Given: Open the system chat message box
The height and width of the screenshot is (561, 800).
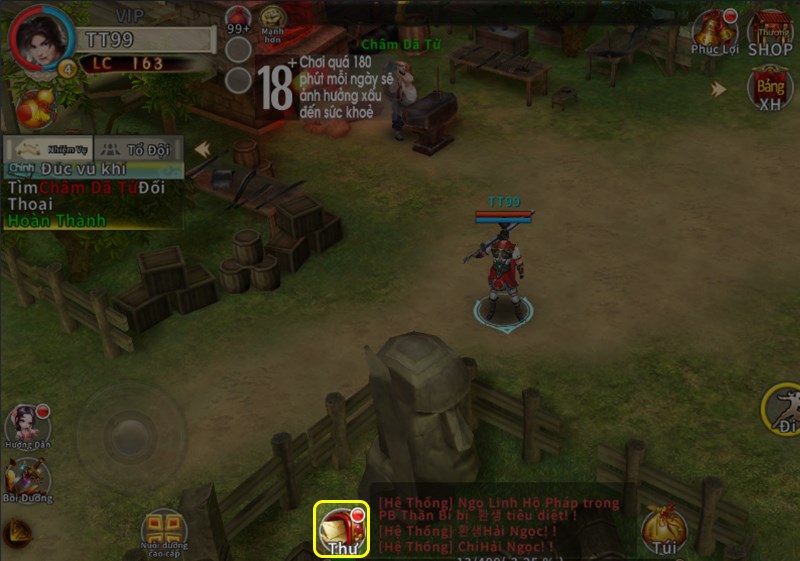Looking at the screenshot, I should 500,525.
